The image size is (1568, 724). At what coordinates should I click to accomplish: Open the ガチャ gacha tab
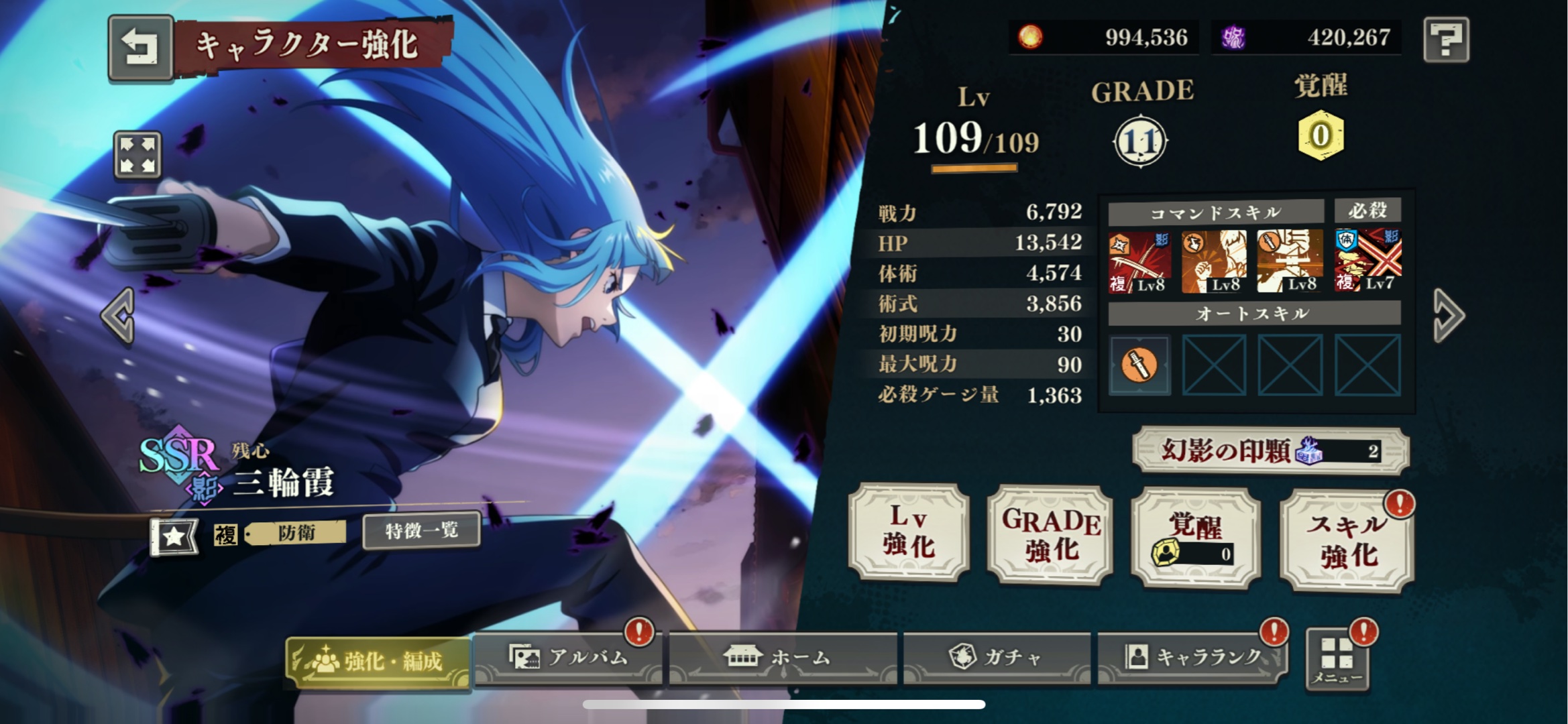tap(997, 658)
